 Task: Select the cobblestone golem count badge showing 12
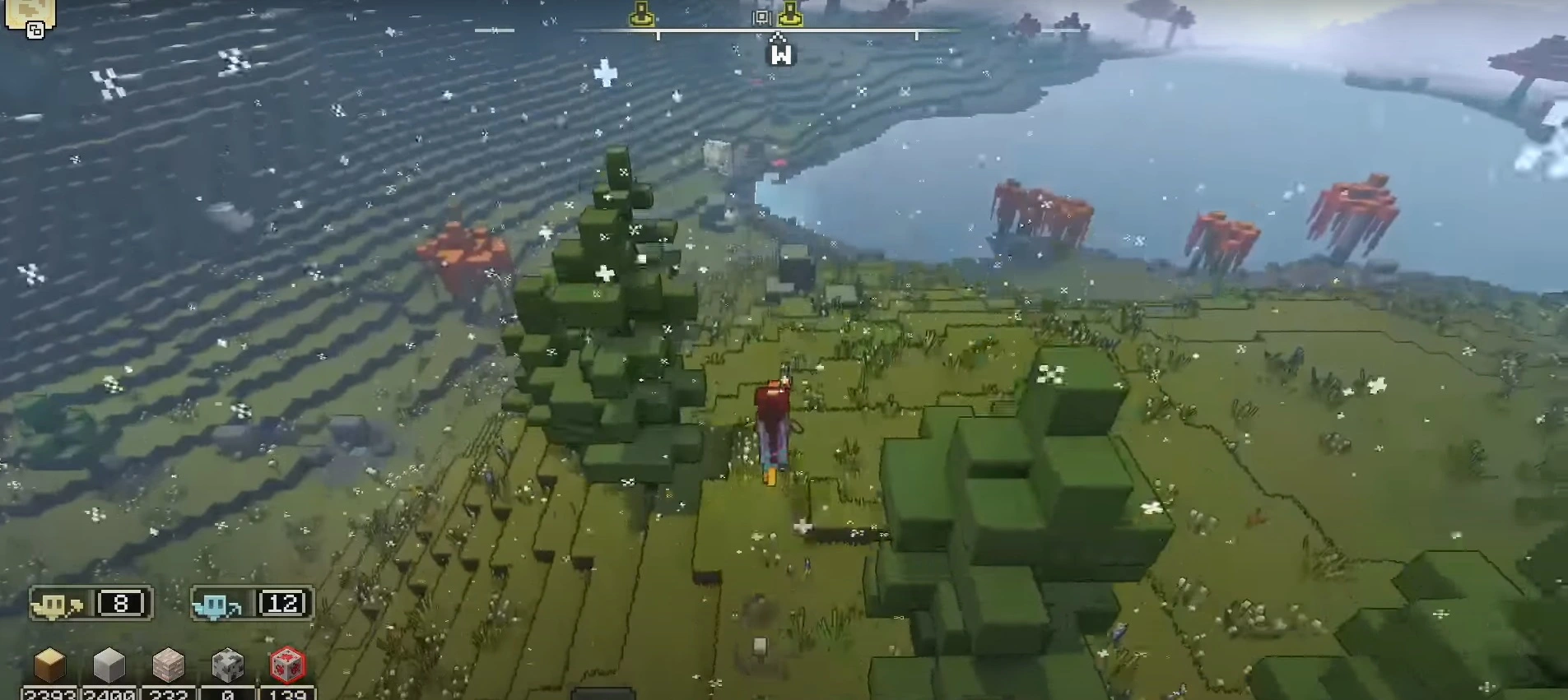[x=281, y=602]
